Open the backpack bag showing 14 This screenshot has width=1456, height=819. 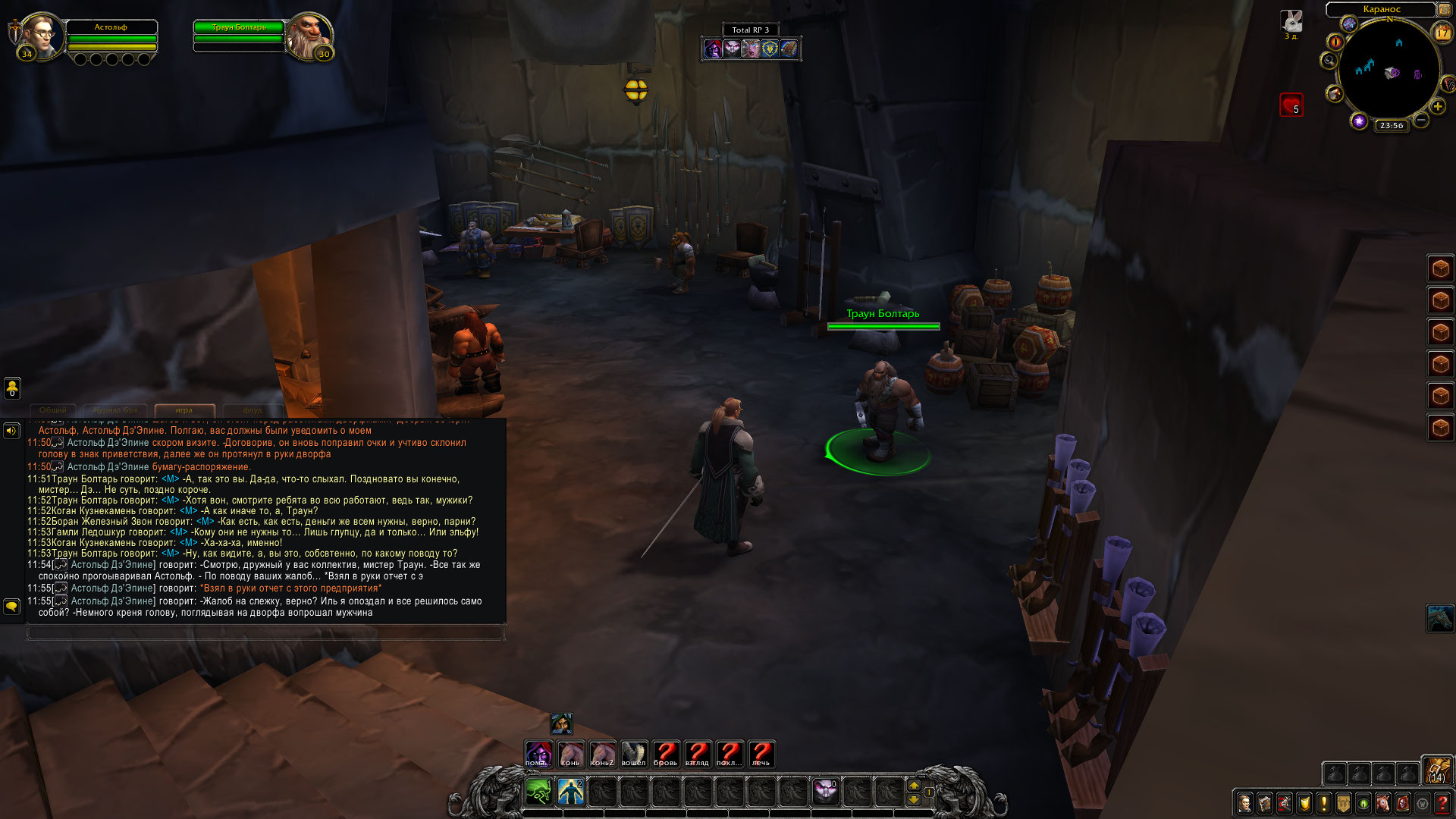click(x=1436, y=770)
